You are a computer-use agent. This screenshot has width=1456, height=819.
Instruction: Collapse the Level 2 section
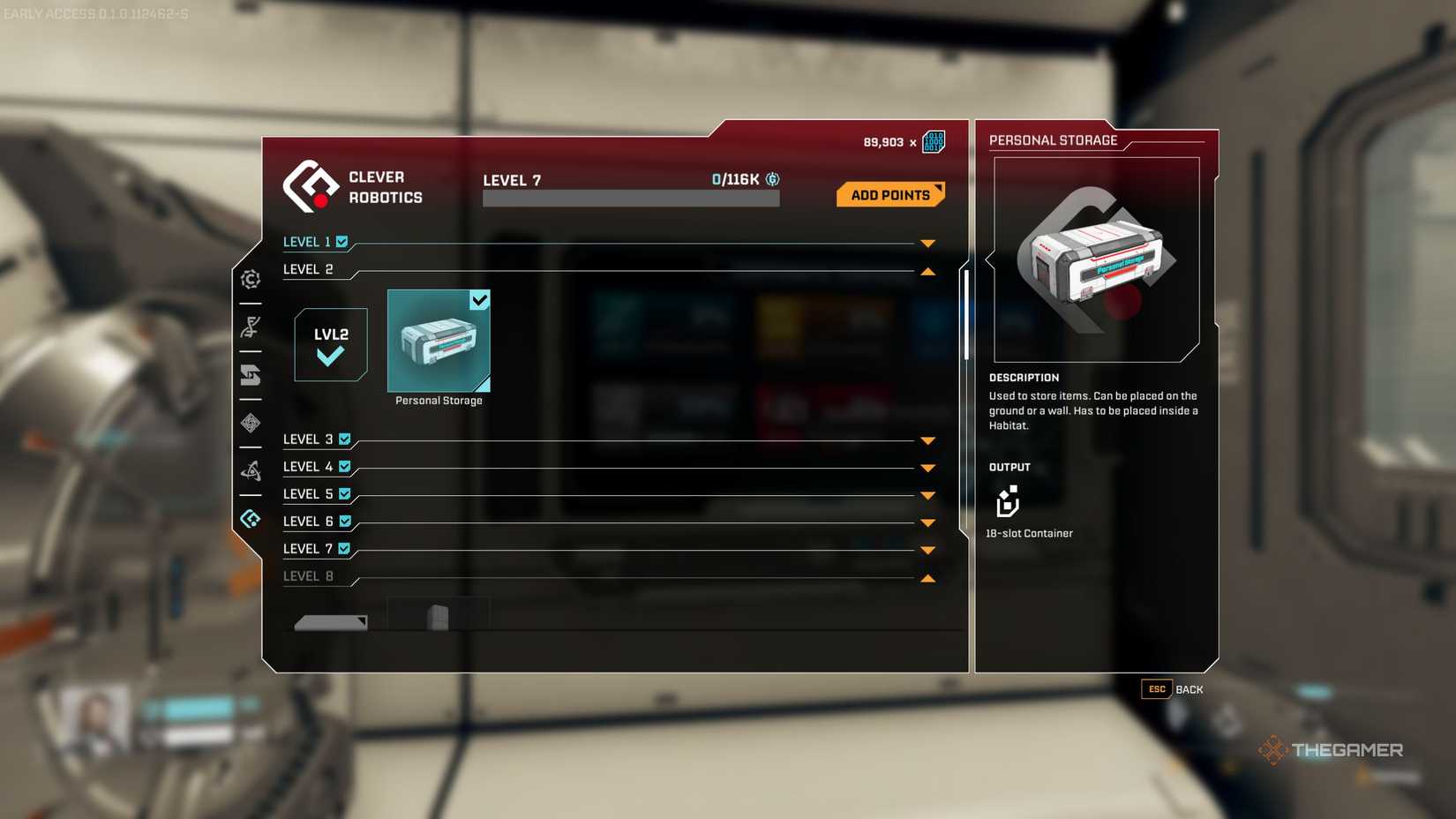tap(928, 271)
